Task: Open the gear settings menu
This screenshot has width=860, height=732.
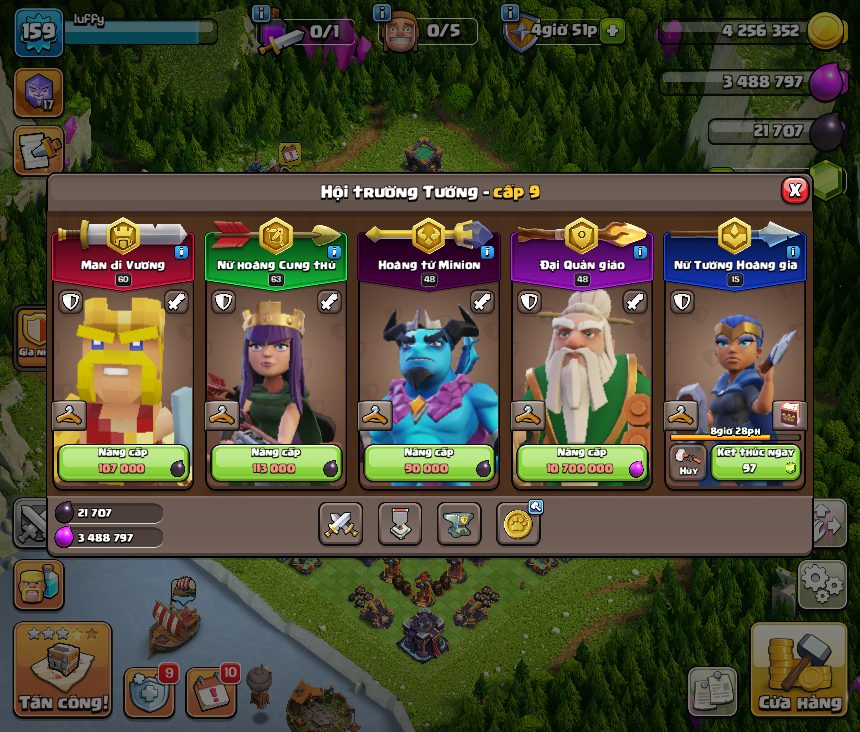Action: pos(822,583)
